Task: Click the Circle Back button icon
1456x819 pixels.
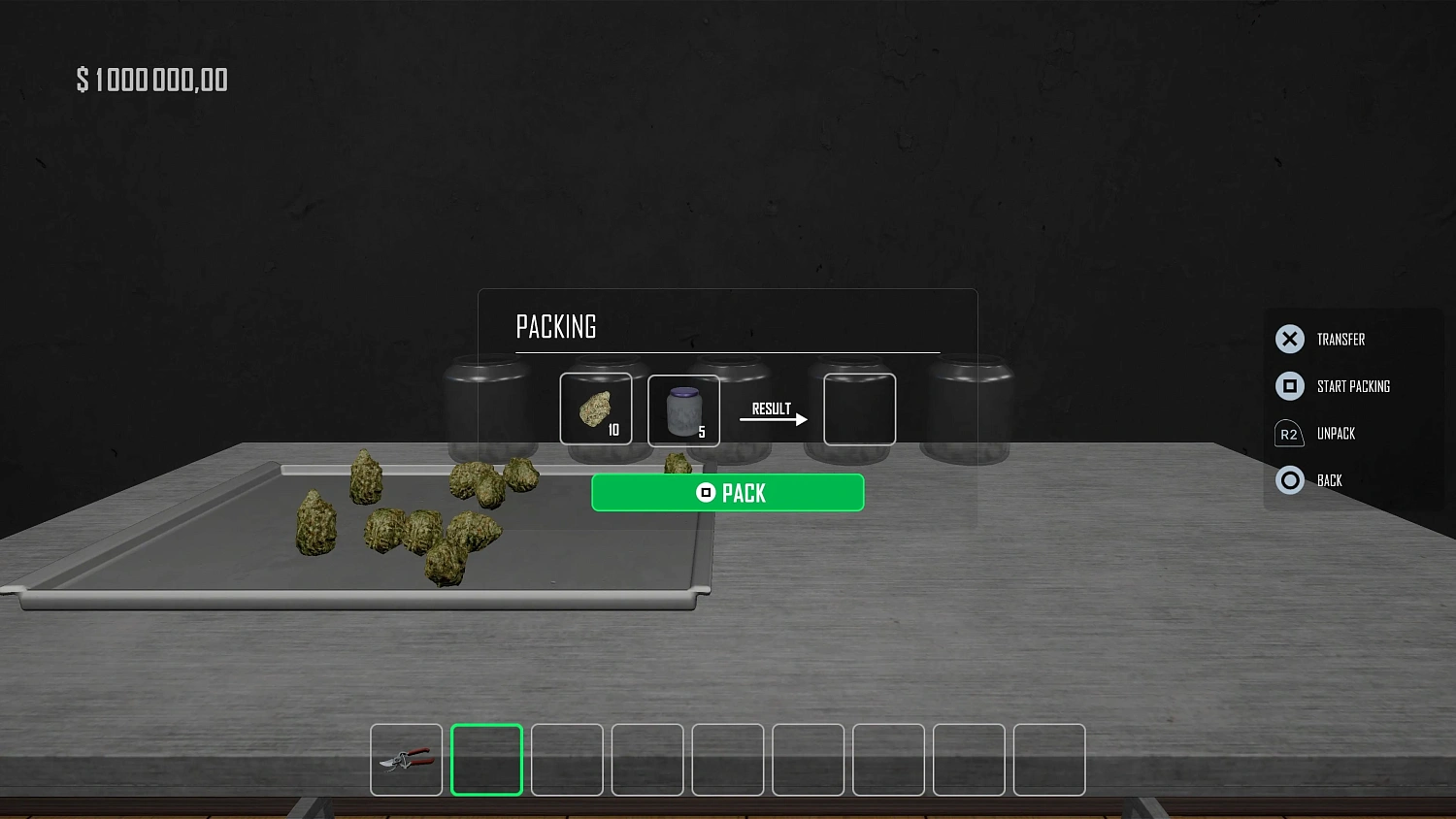Action: (x=1289, y=479)
